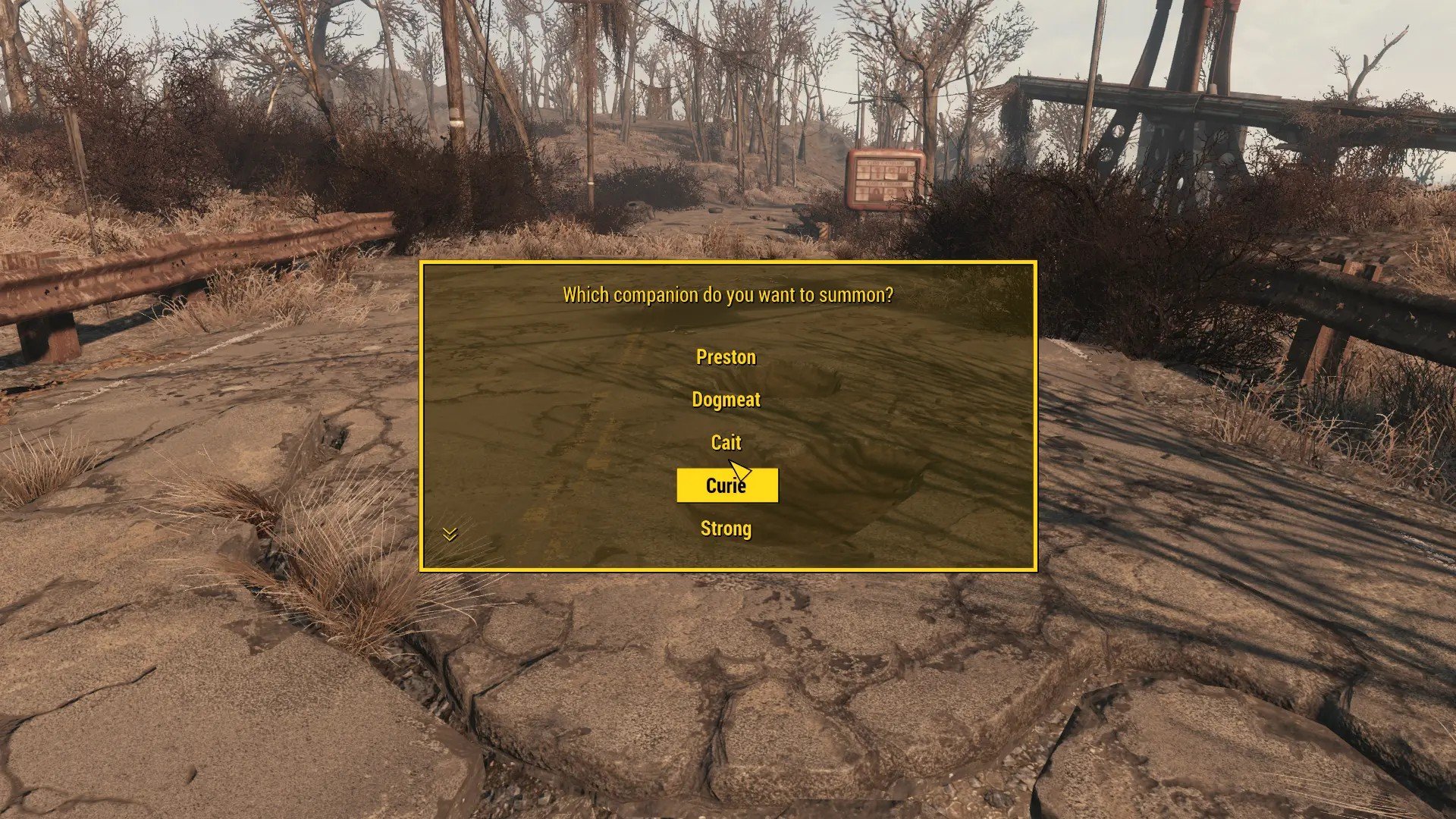Choose Strong from the companion options
This screenshot has width=1456, height=819.
click(x=726, y=529)
